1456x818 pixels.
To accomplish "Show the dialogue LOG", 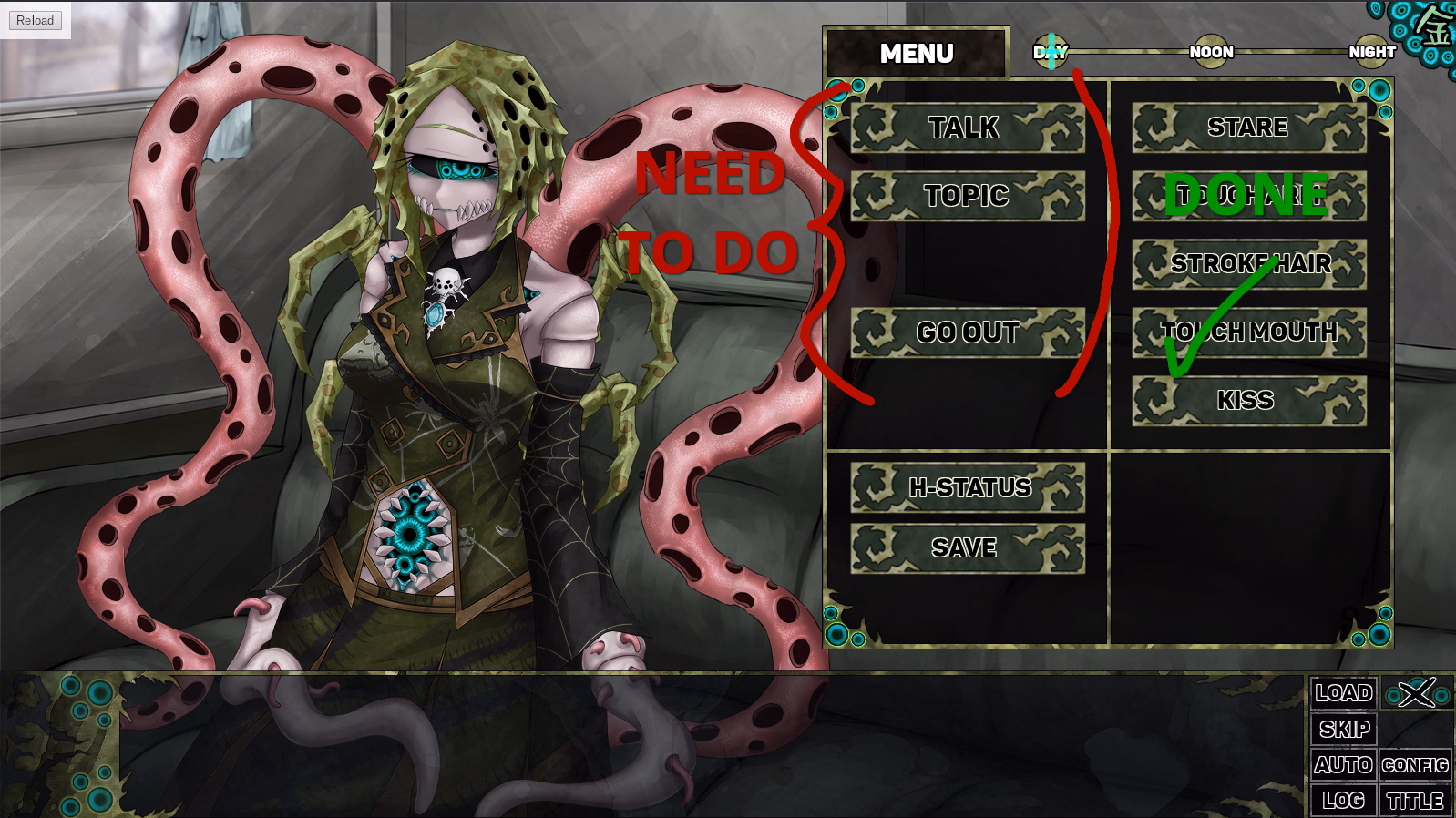I will click(x=1343, y=801).
